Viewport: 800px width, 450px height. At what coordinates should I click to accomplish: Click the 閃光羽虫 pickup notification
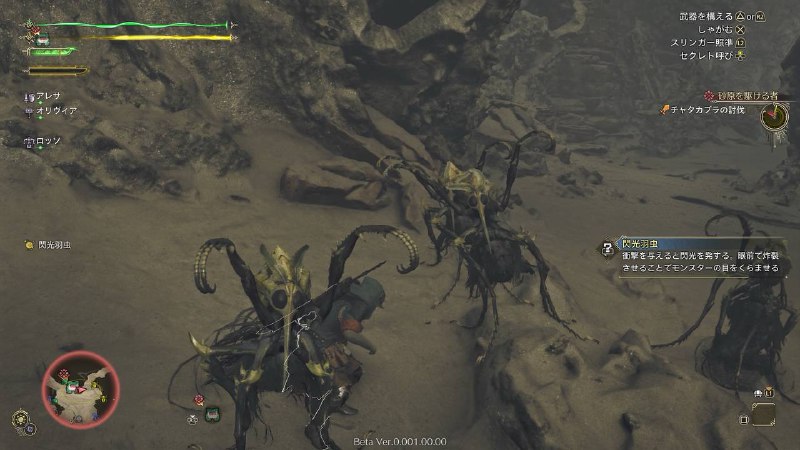(x=55, y=244)
